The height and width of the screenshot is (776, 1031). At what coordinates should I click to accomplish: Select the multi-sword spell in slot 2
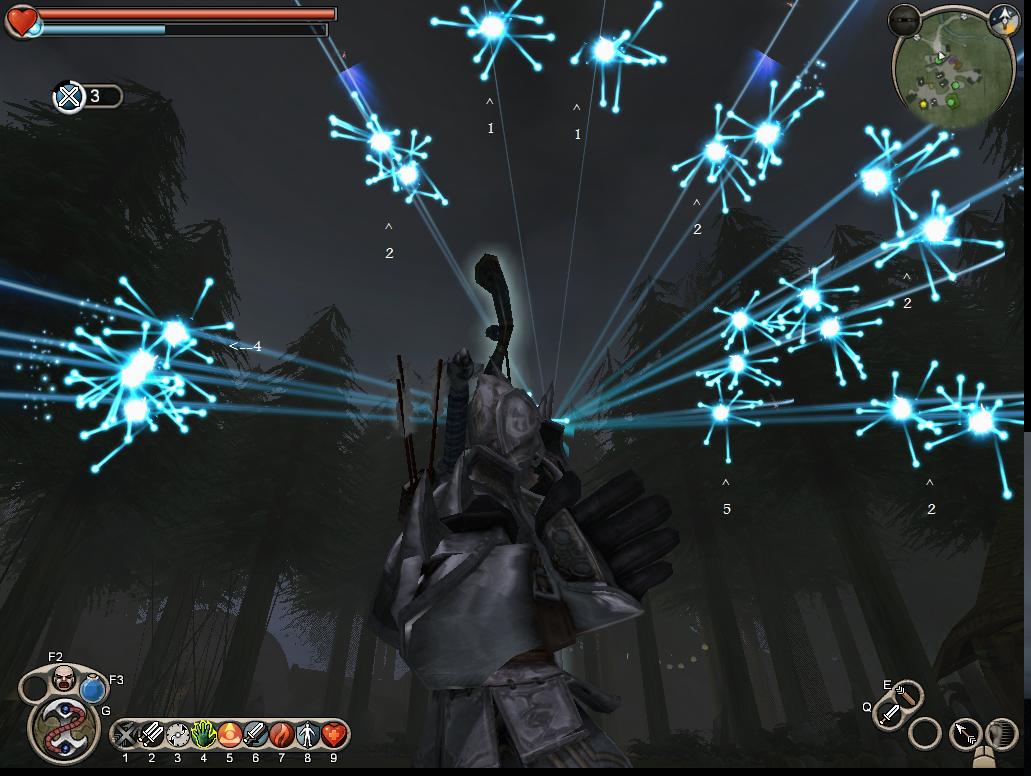click(x=152, y=736)
